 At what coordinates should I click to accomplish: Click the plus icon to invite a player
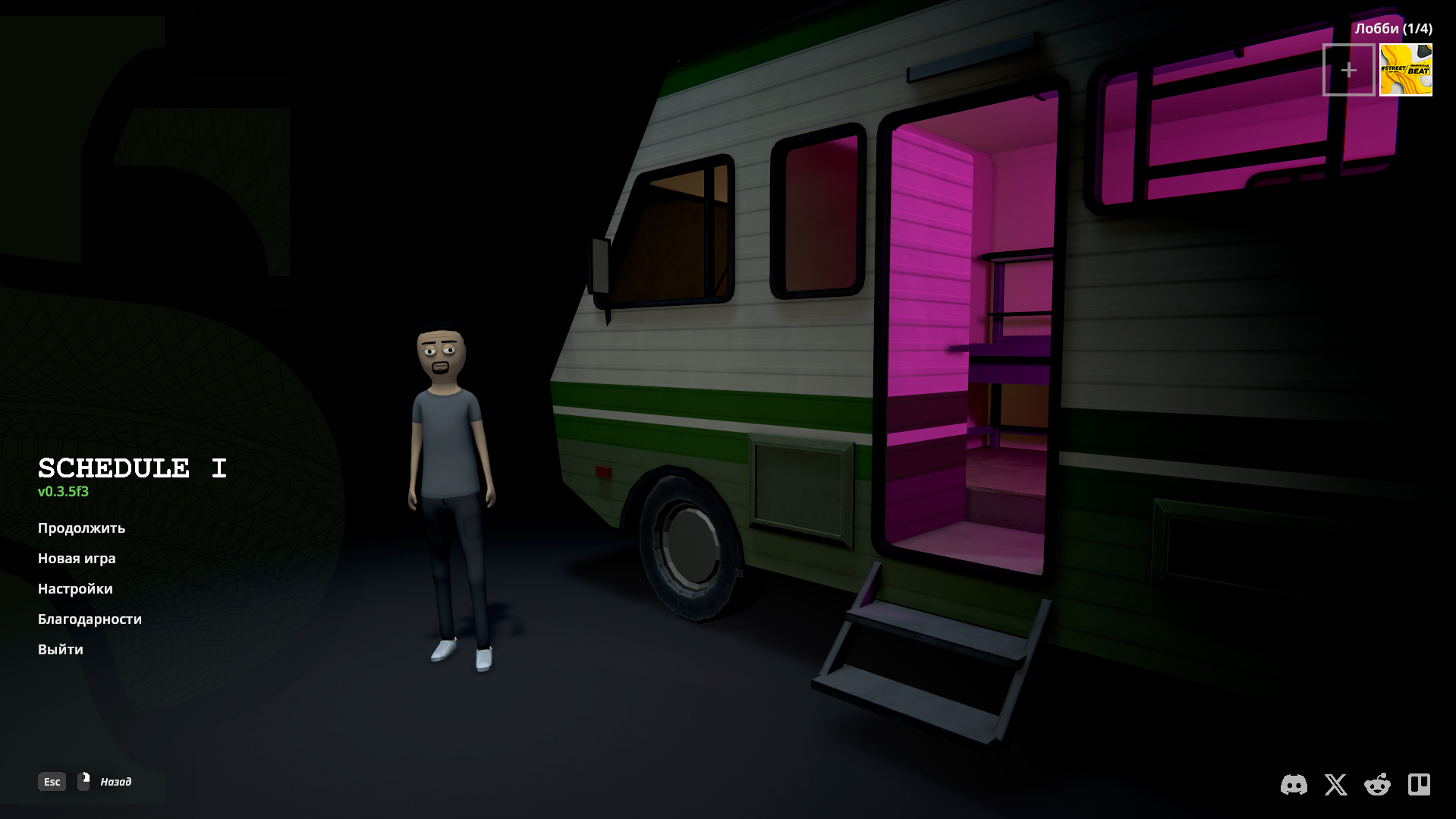pos(1349,70)
